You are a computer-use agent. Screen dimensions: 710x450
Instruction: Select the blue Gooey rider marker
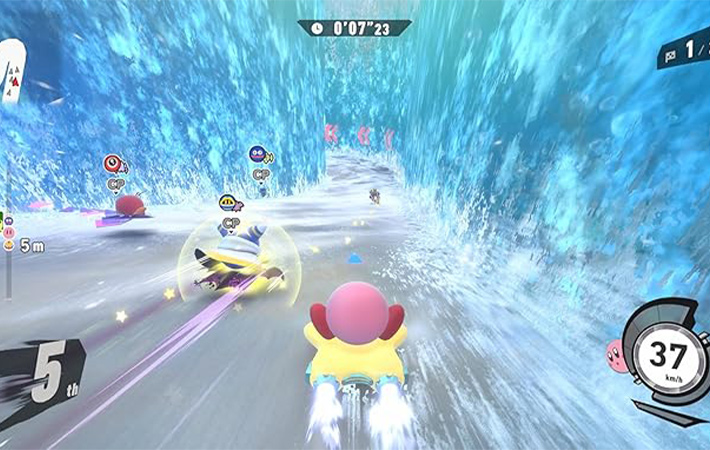click(x=258, y=154)
